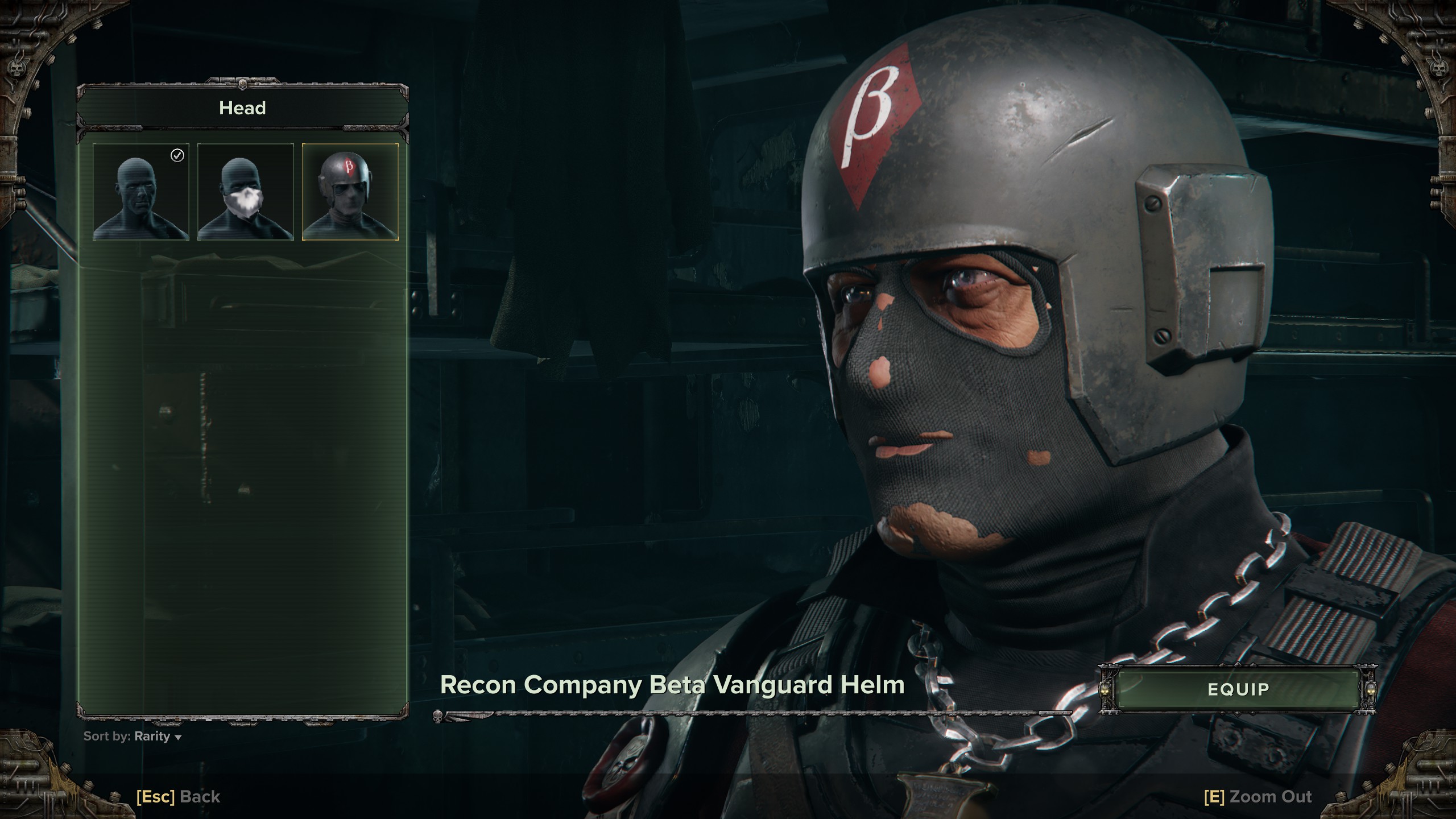Select the bare bald head option
Viewport: 1456px width, 819px height.
[x=141, y=192]
